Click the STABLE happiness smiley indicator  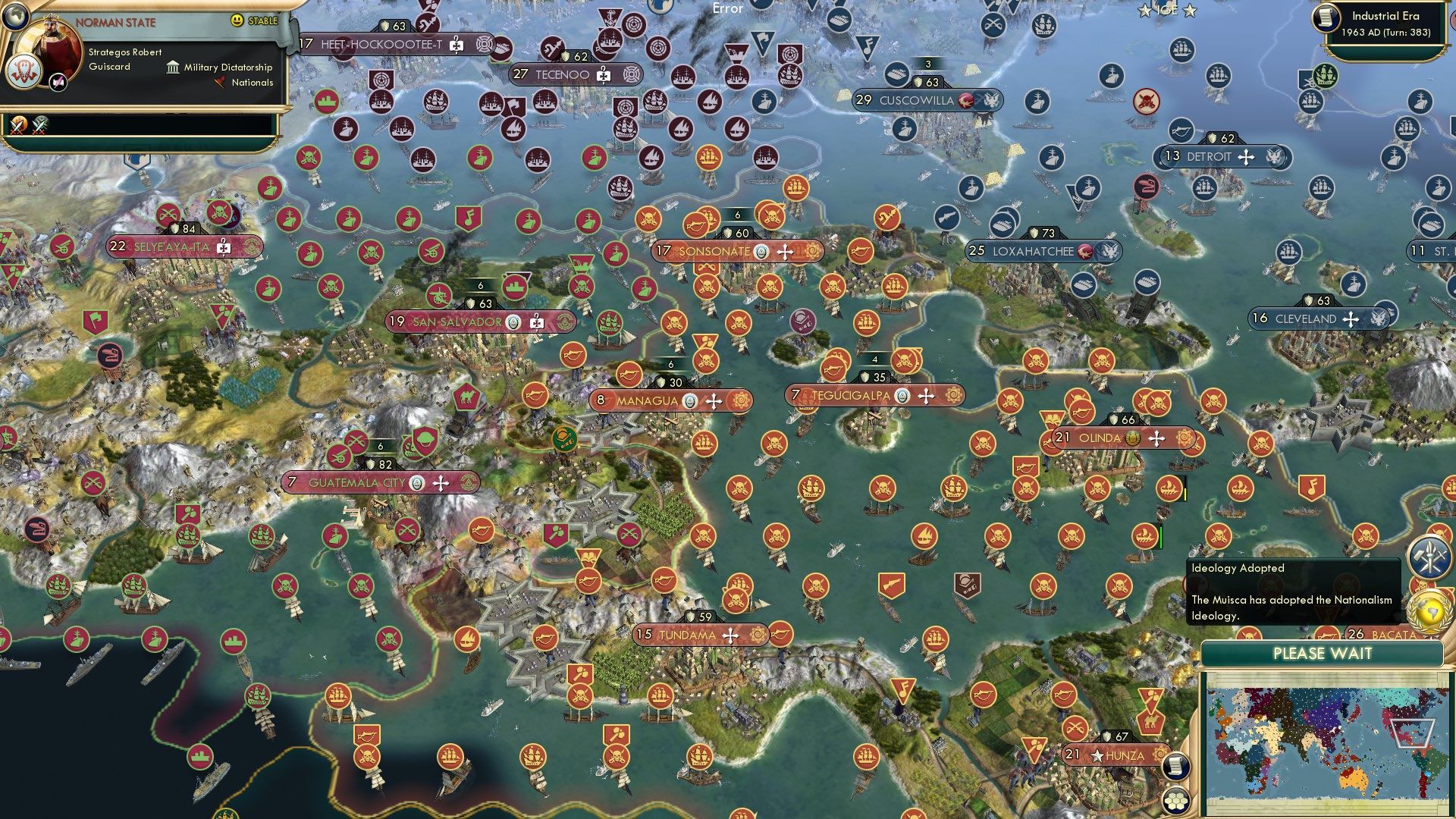coord(237,20)
